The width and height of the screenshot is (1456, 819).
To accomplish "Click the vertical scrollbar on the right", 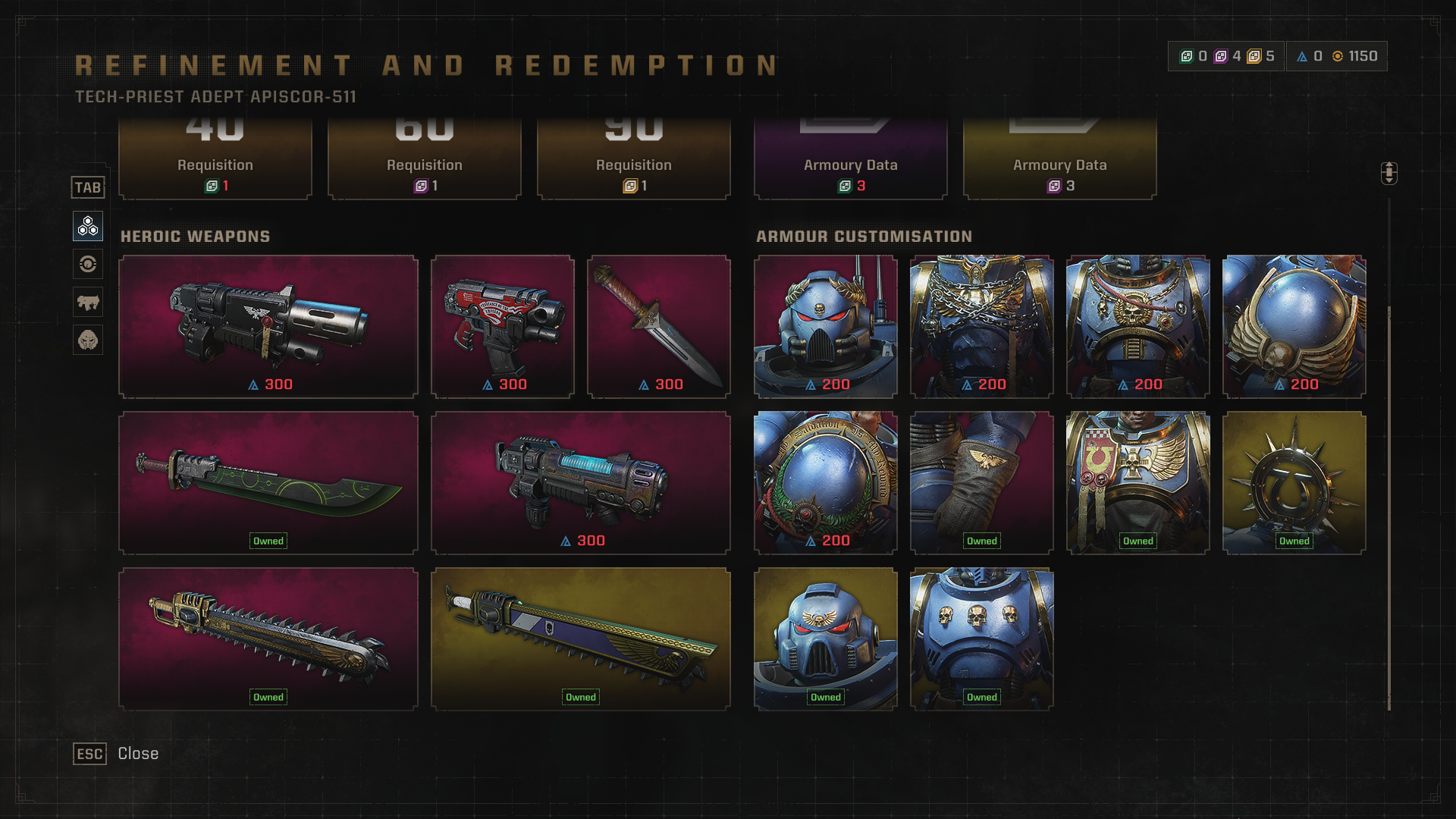I will click(1389, 508).
